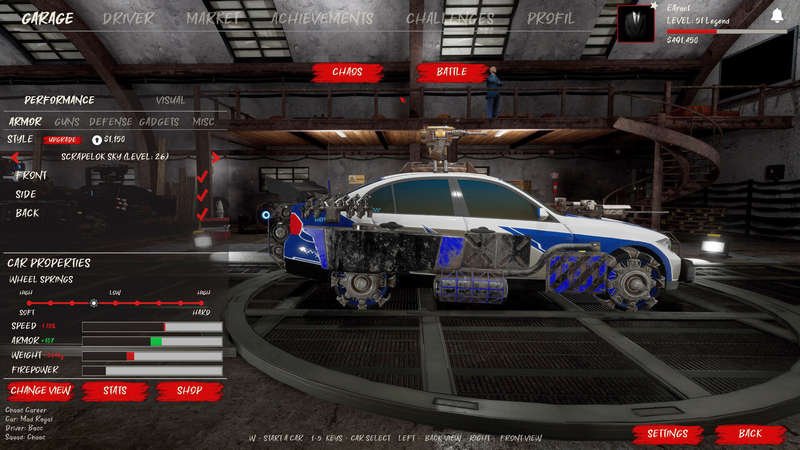800x450 pixels.
Task: Switch to the Market tab
Action: coord(213,18)
